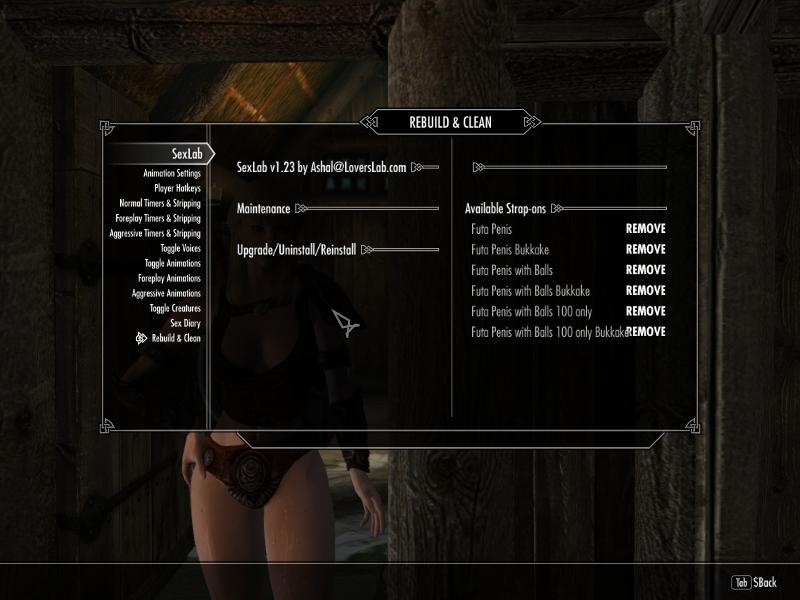Show the Toggle Creatures page
The image size is (800, 600).
point(175,308)
